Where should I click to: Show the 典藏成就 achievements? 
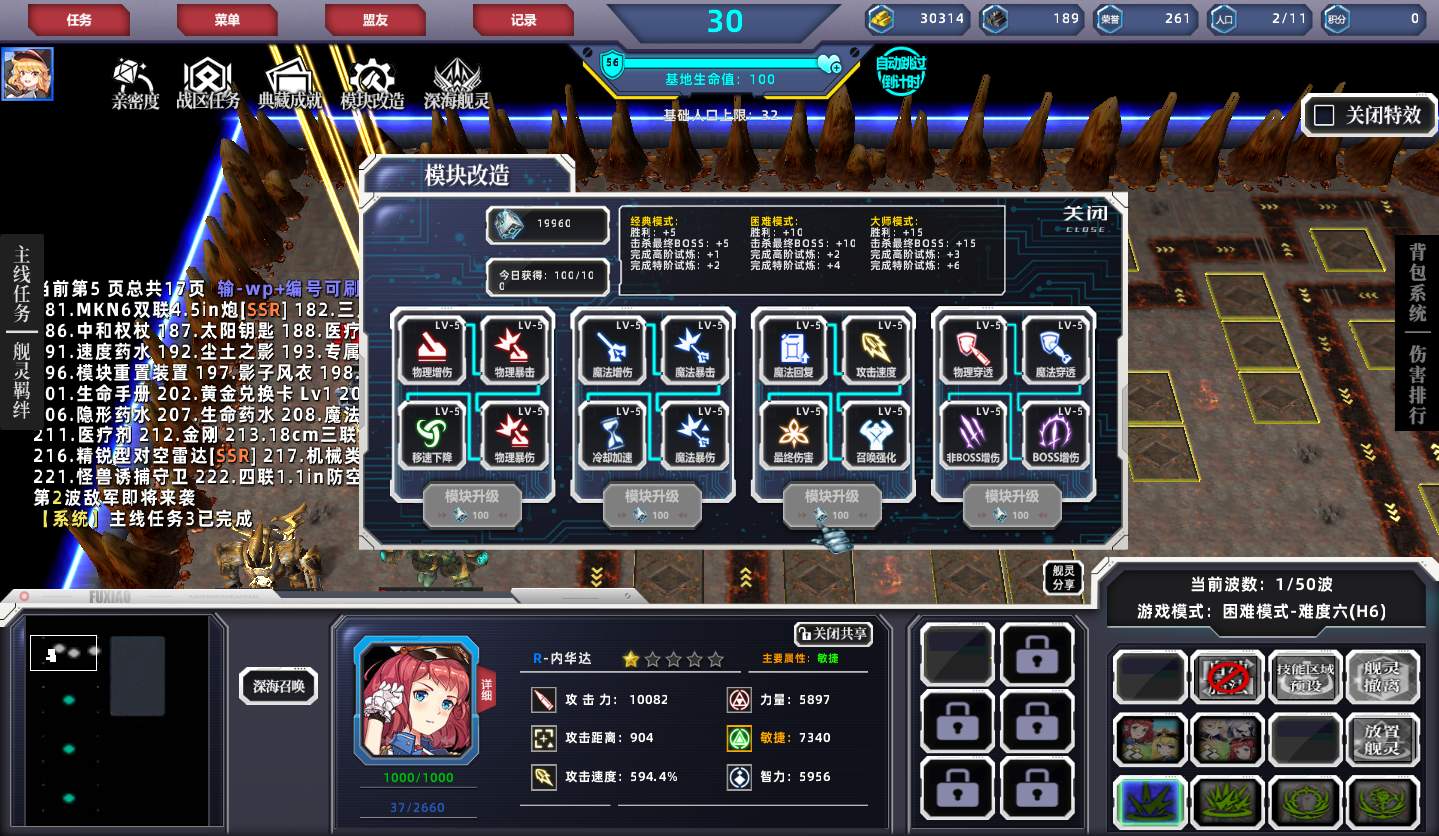290,83
